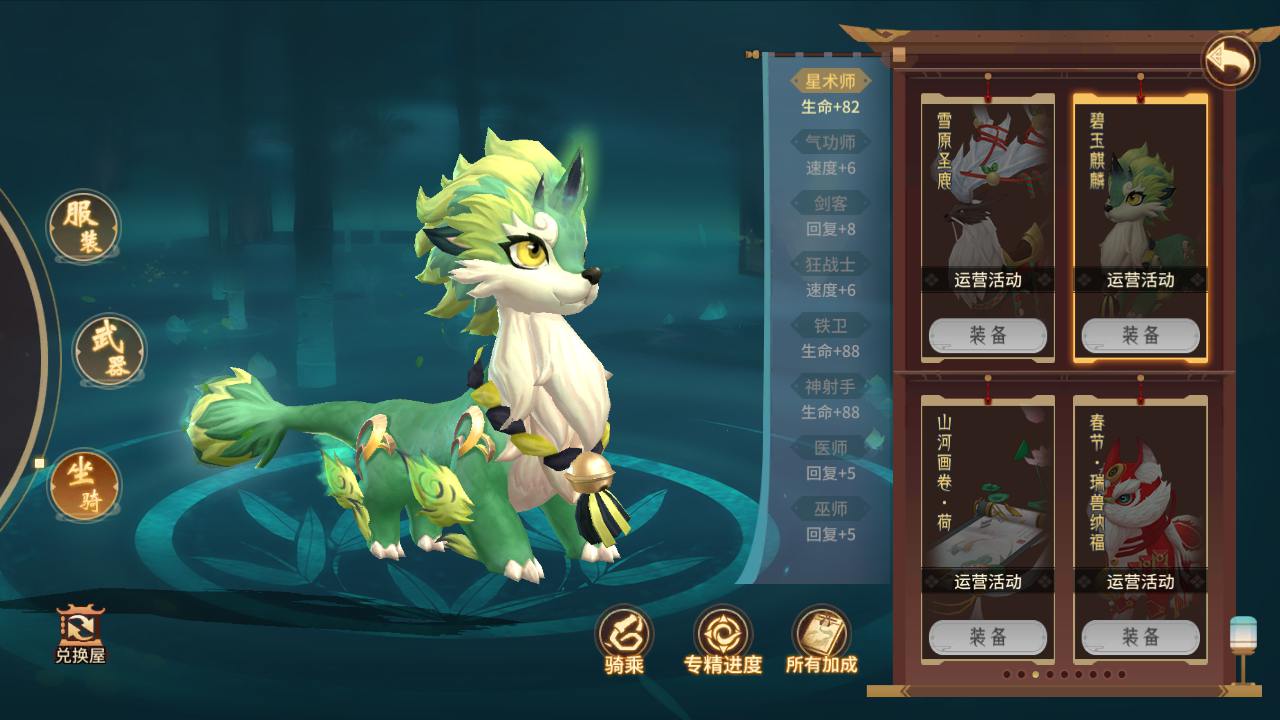This screenshot has height=720, width=1280.
Task: Switch to the 武器 weapon category
Action: pos(110,350)
